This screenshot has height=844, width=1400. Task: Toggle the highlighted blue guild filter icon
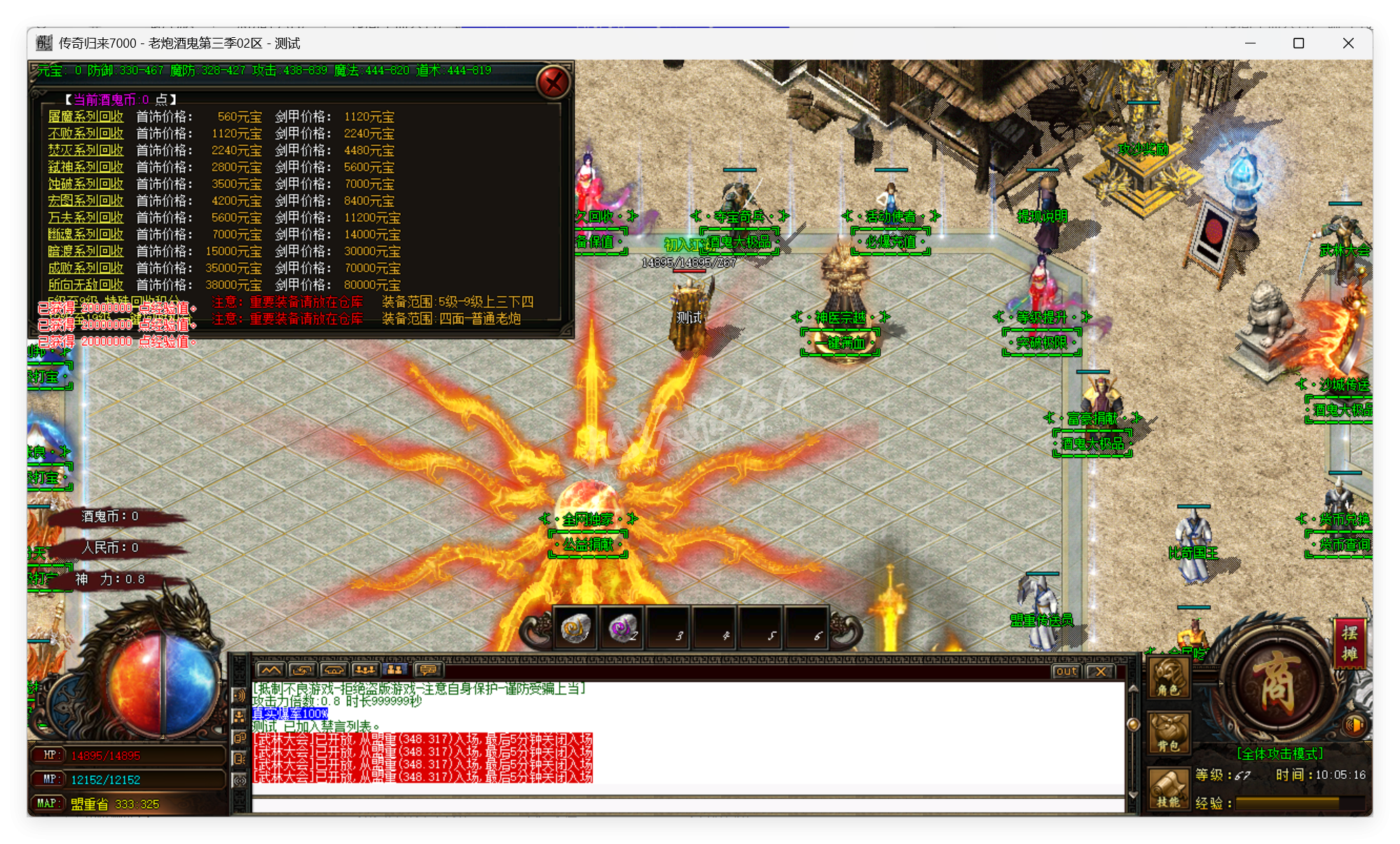(394, 669)
